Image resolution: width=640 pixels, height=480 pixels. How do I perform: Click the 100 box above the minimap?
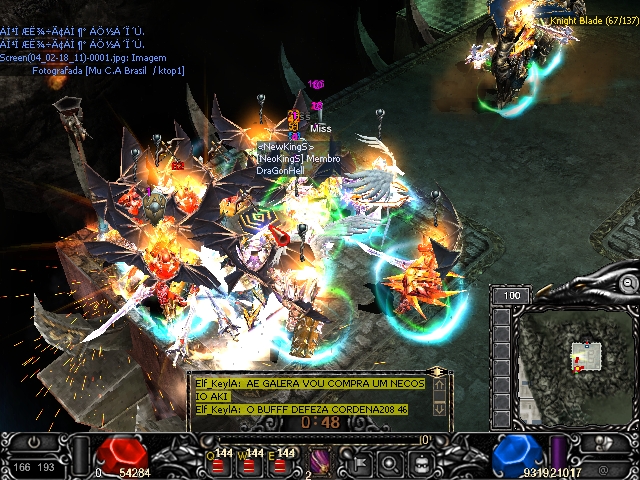511,296
